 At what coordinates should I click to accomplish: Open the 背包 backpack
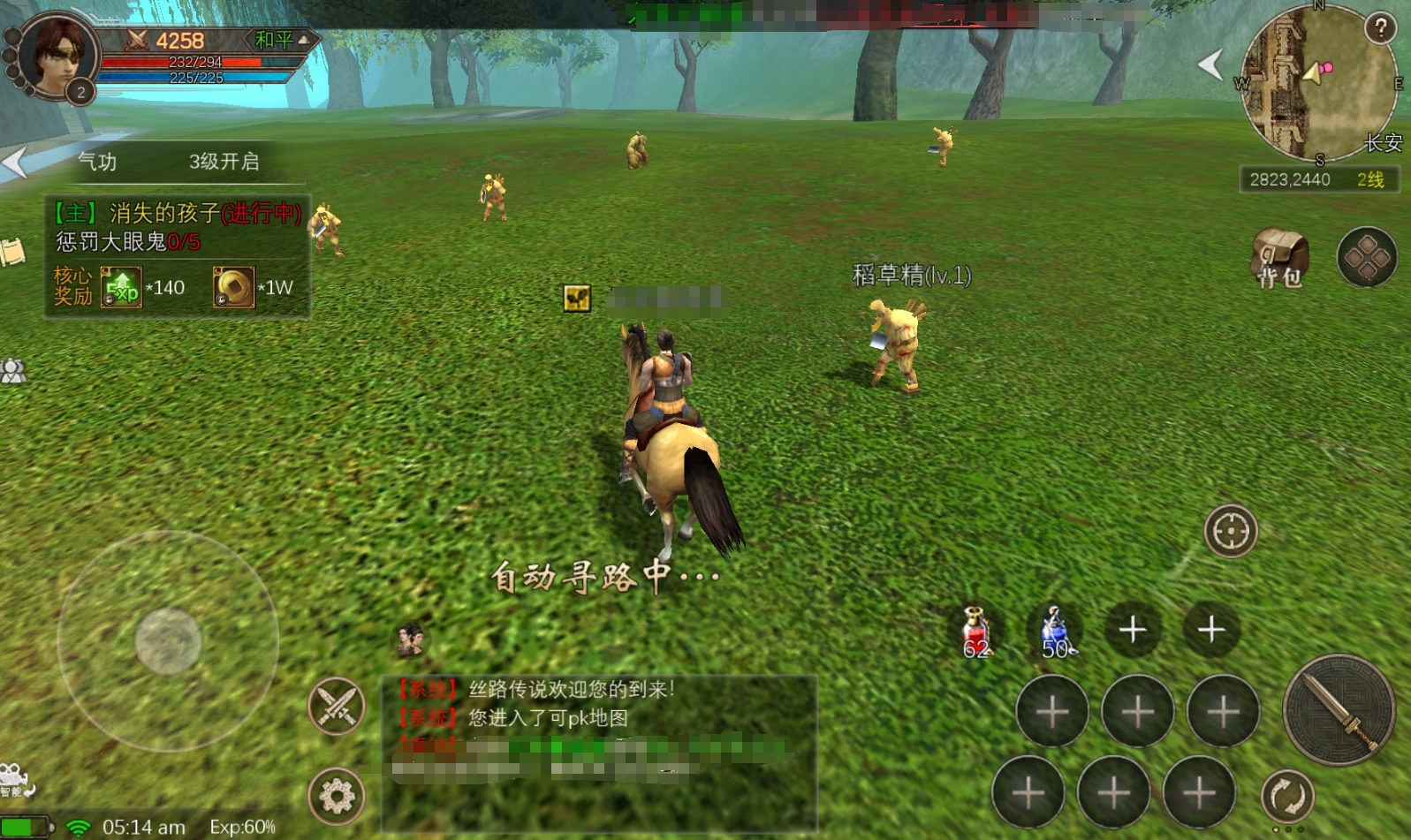tap(1278, 259)
